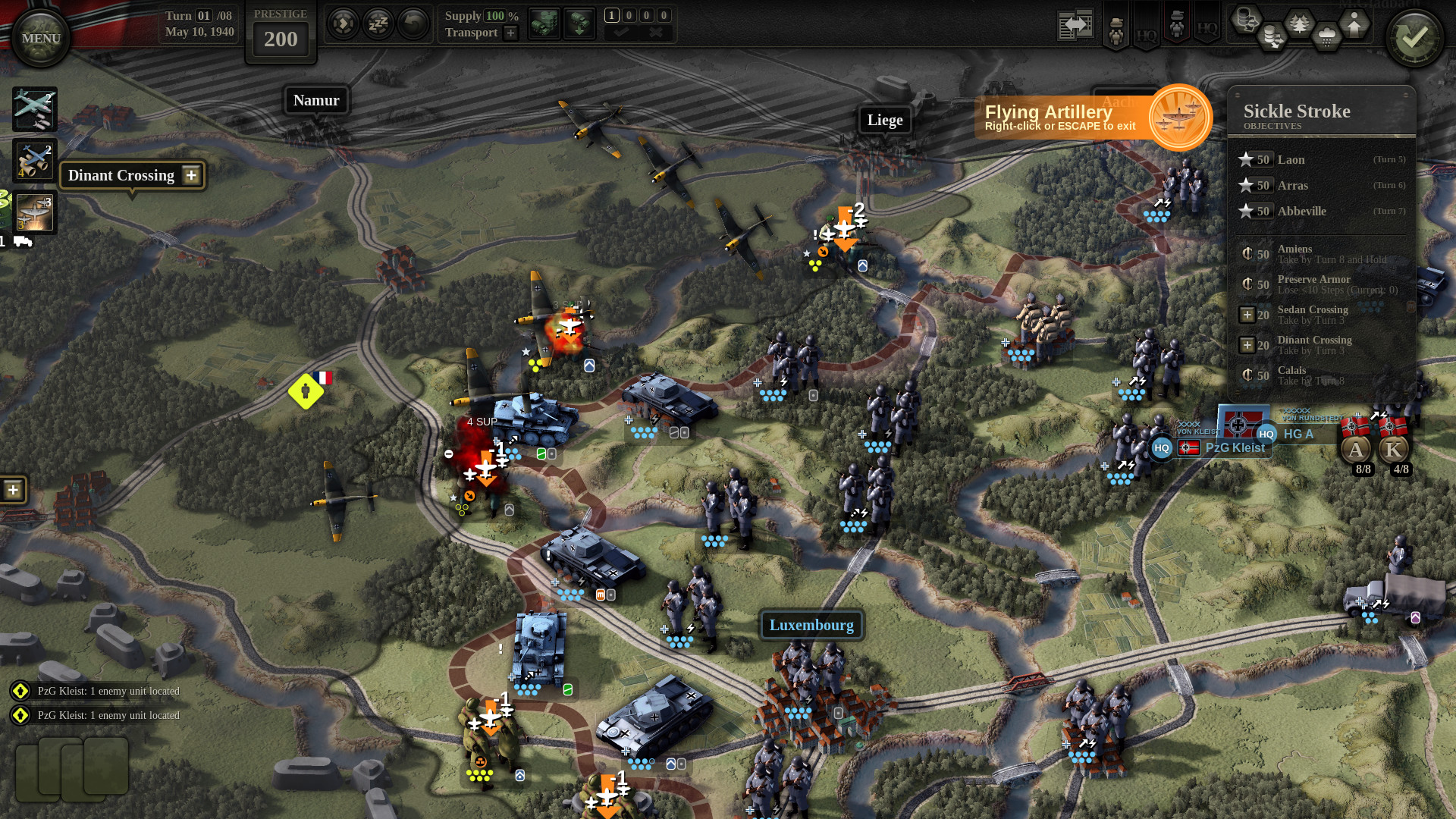This screenshot has width=1456, height=819.
Task: Click the undo move arrow icon
Action: [411, 24]
